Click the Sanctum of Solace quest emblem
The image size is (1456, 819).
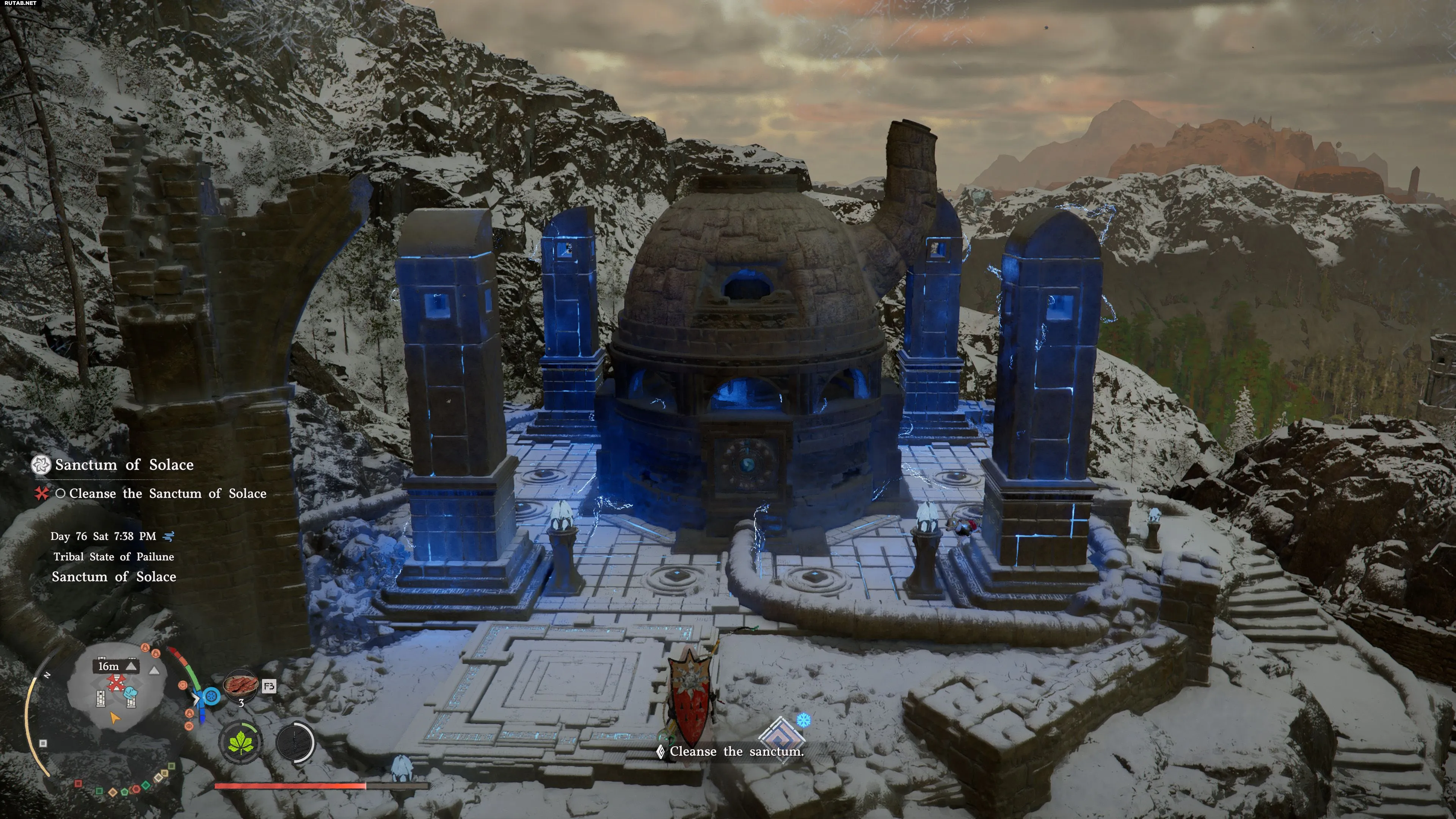pos(41,464)
